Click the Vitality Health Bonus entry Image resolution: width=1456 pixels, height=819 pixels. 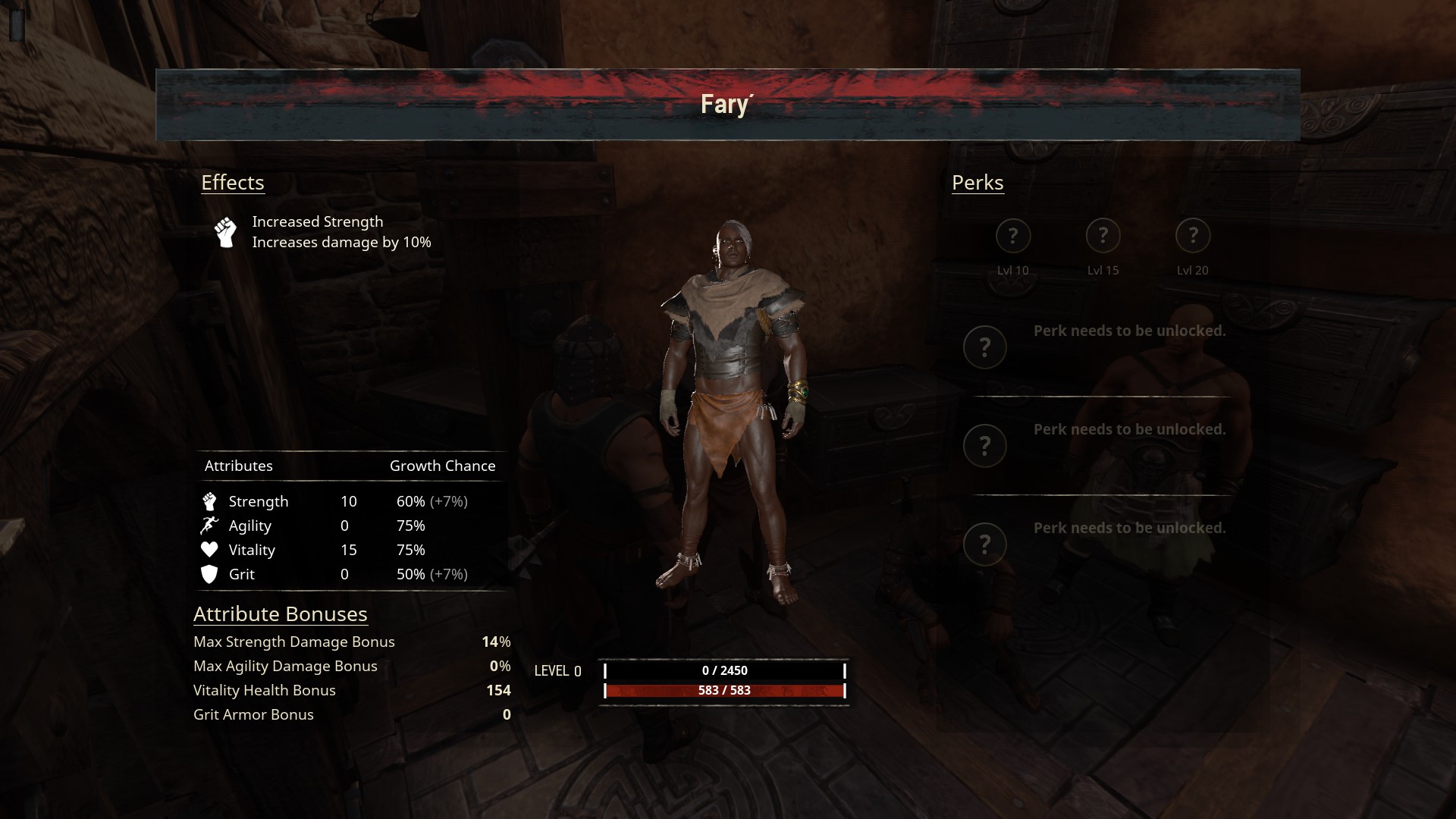pos(265,690)
